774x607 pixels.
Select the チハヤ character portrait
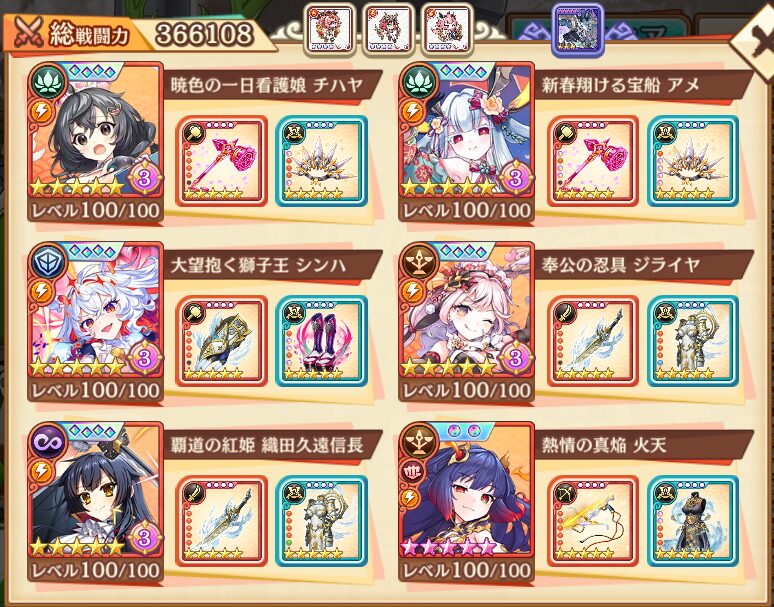pos(97,140)
